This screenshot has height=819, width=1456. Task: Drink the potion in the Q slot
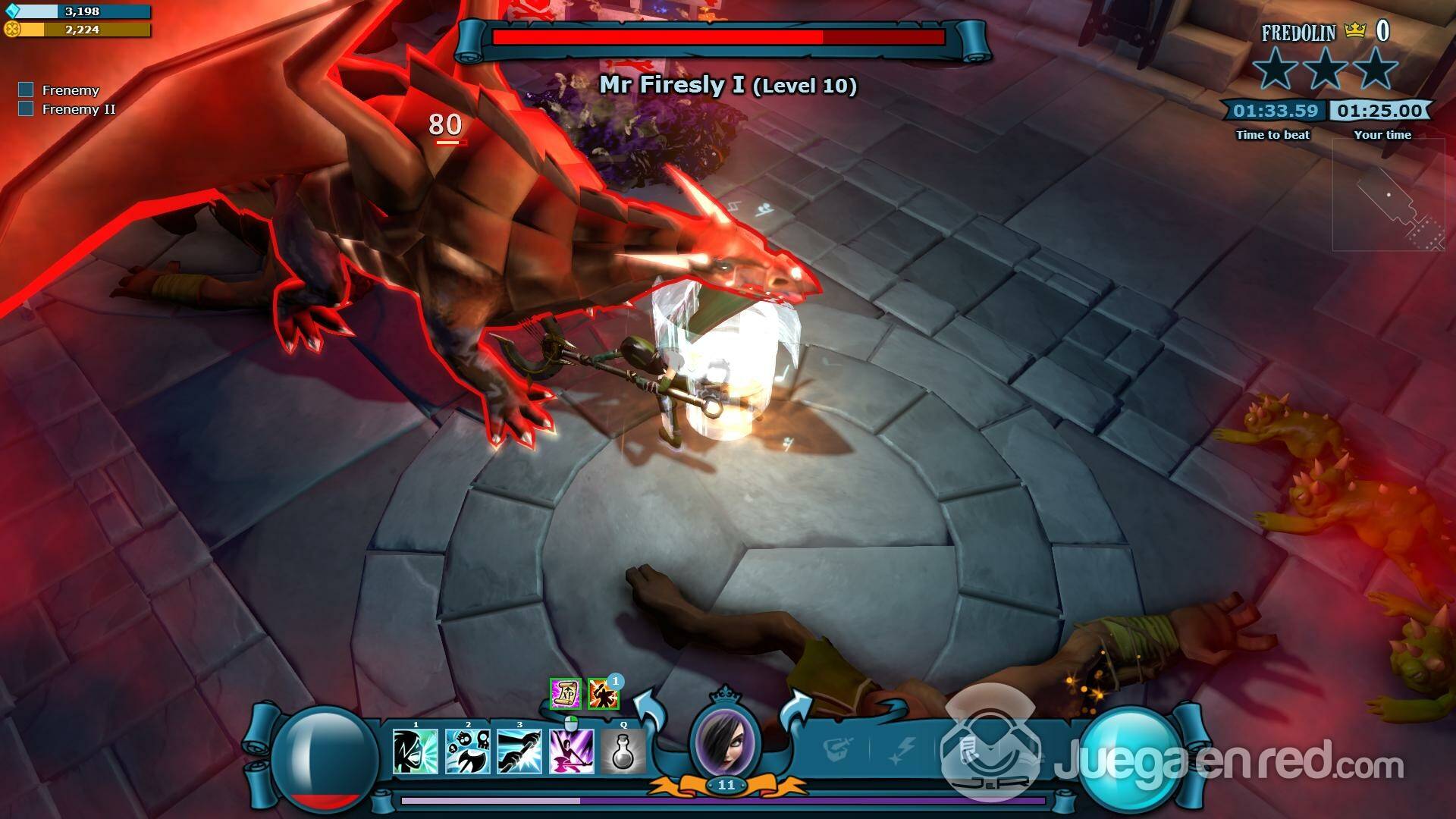coord(623,751)
